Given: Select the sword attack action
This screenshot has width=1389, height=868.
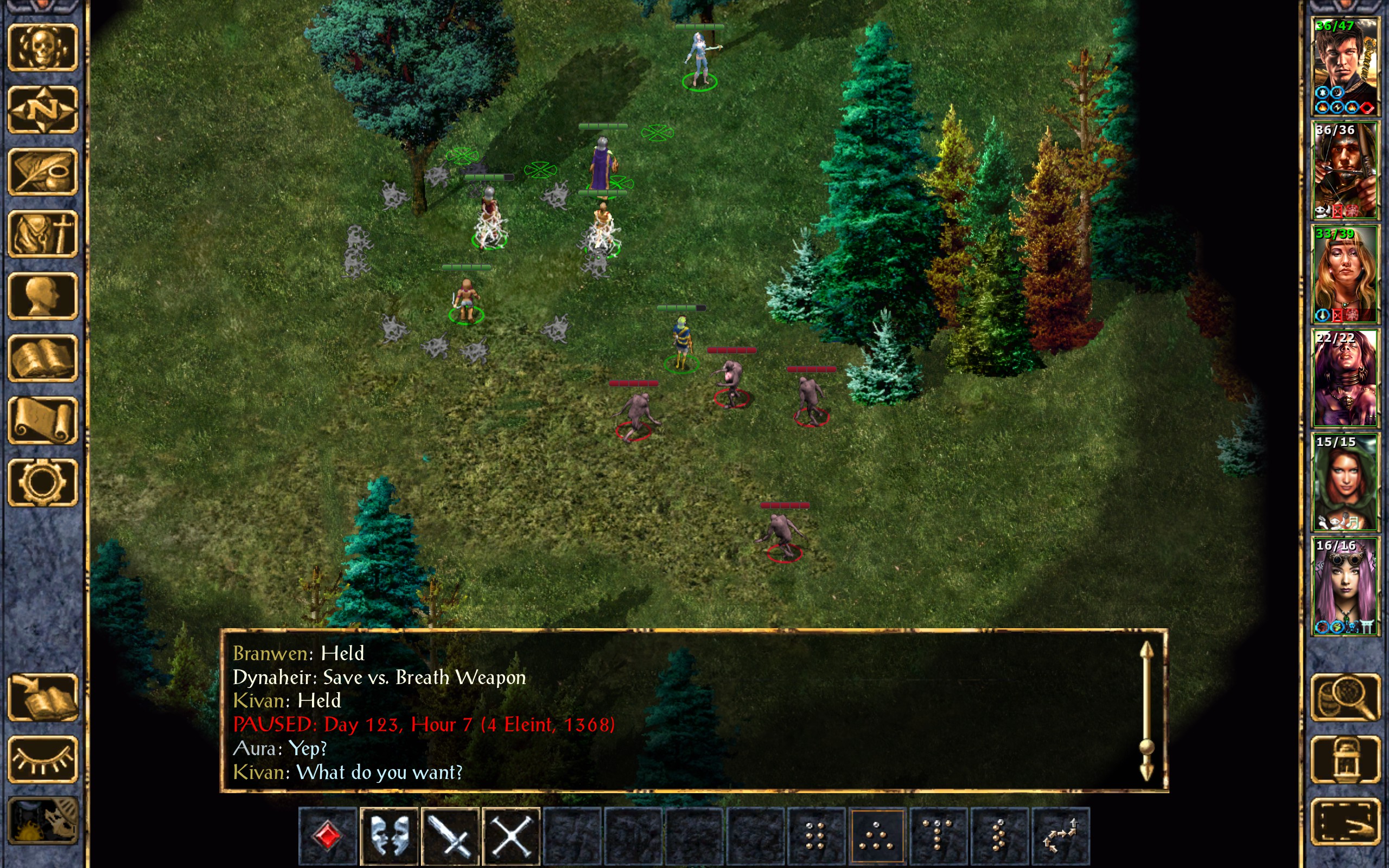Looking at the screenshot, I should [x=450, y=835].
